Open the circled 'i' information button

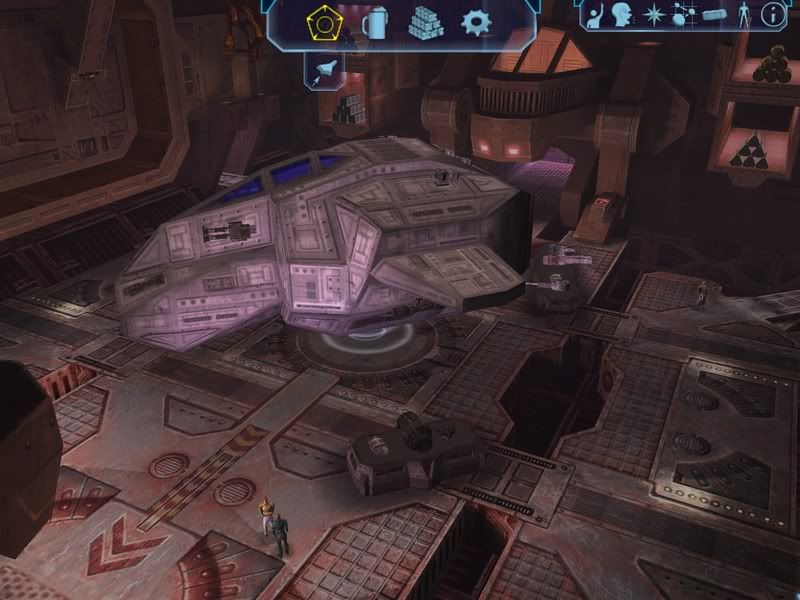pyautogui.click(x=772, y=15)
